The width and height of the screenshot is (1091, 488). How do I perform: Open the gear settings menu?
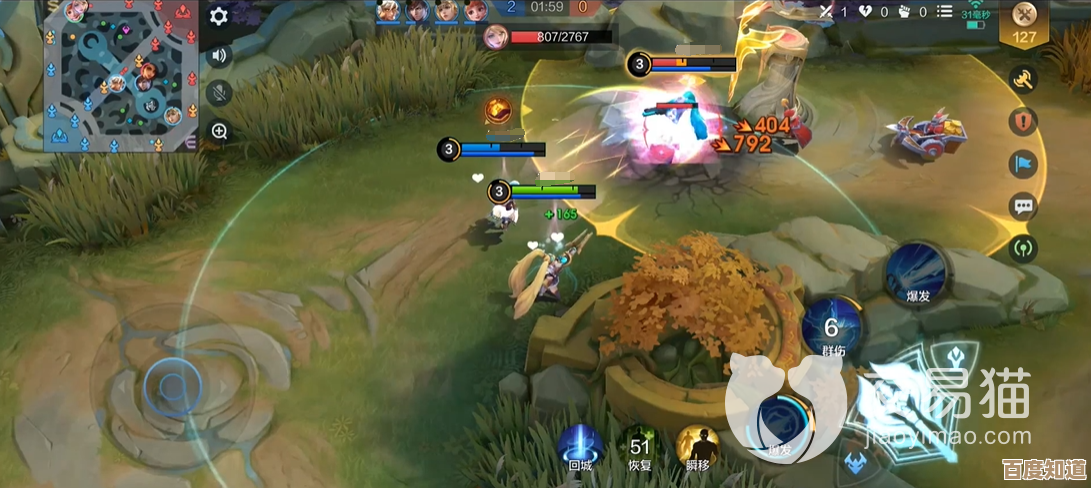(219, 16)
